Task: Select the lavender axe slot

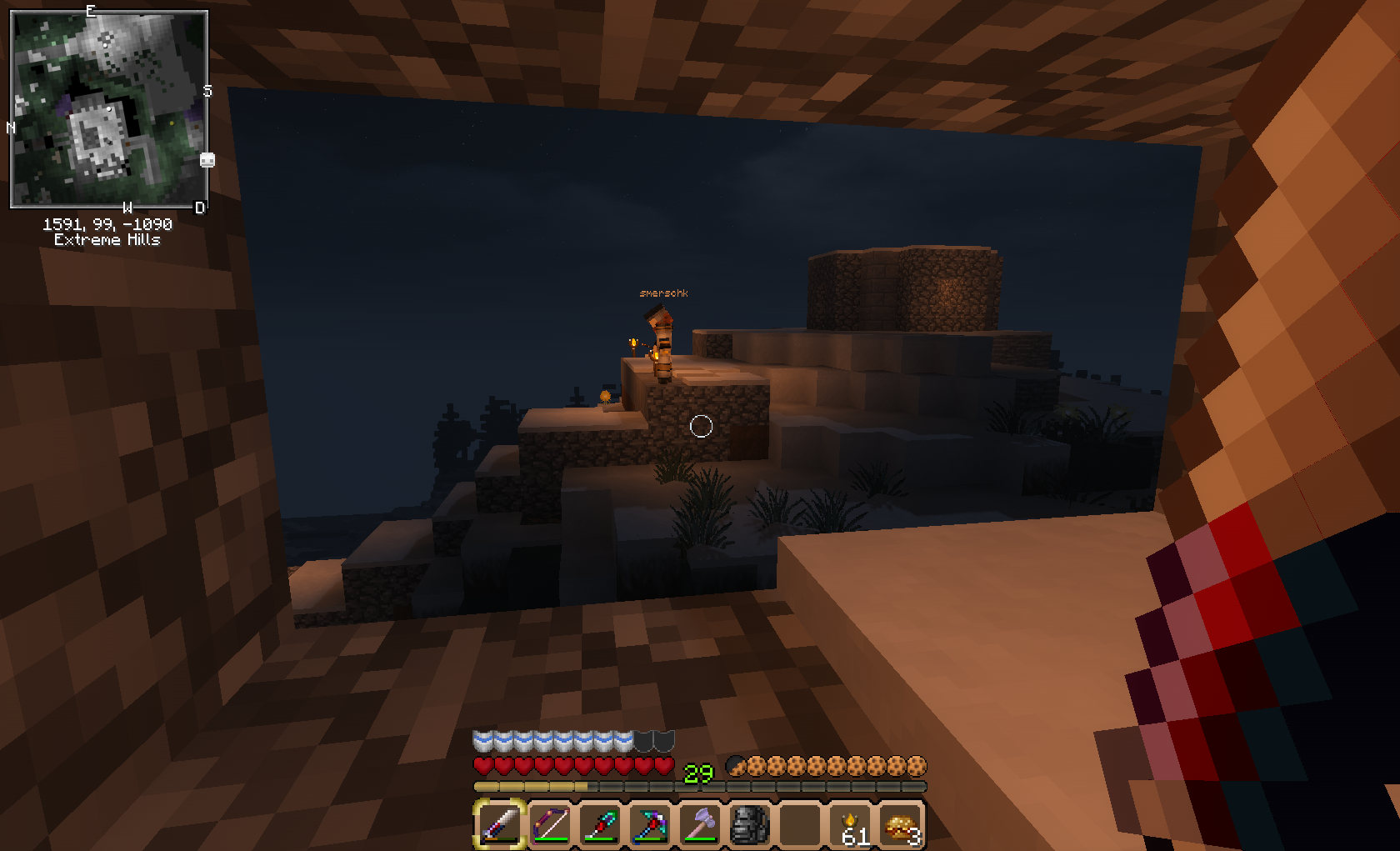Action: [700, 824]
